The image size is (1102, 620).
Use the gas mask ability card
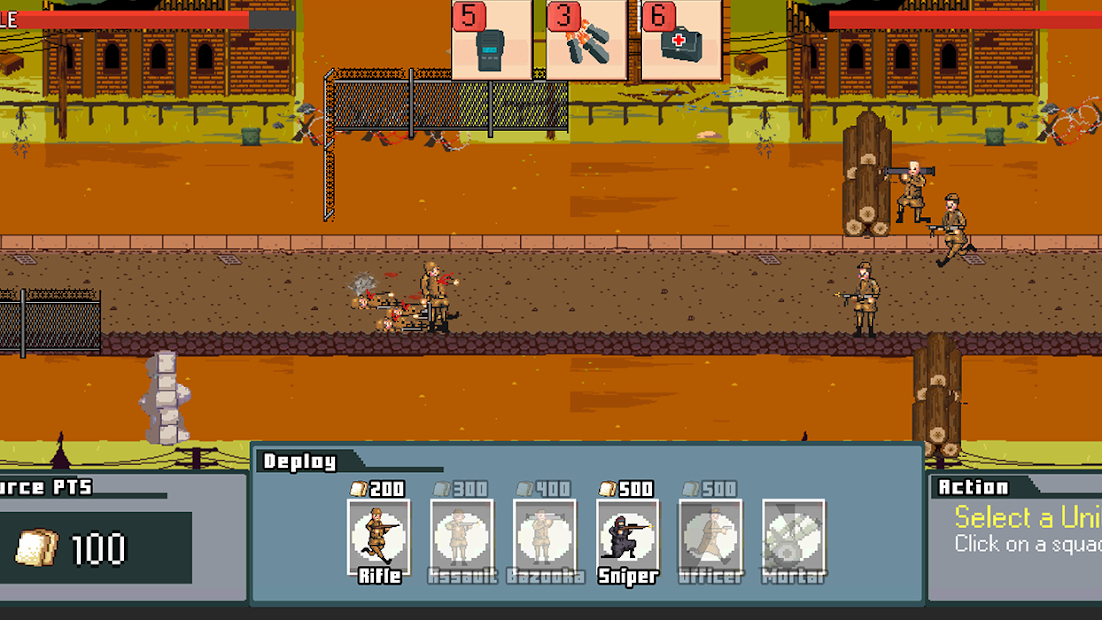(x=490, y=40)
